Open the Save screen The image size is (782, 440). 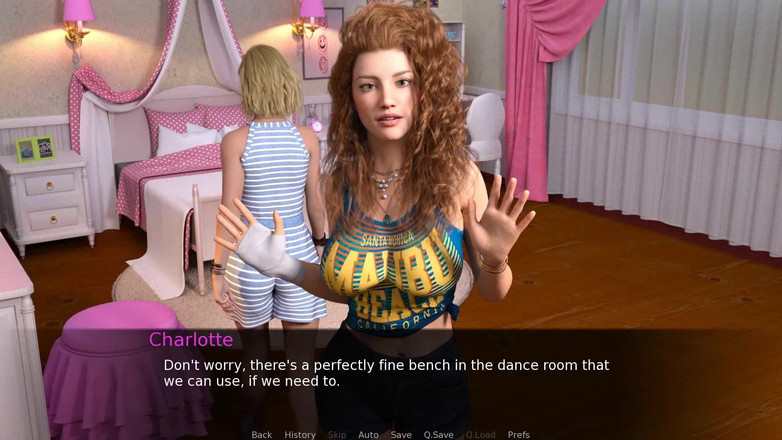401,435
